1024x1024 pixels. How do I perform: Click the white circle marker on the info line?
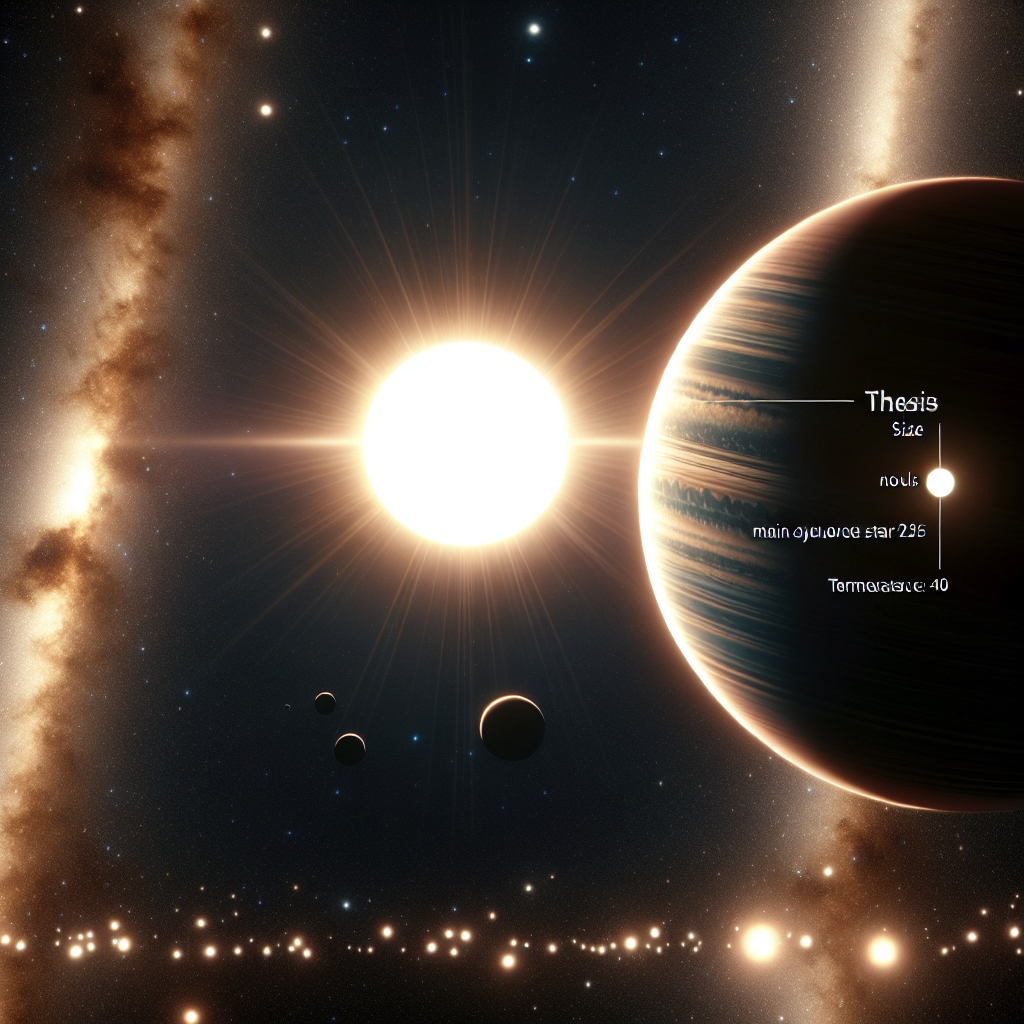[x=940, y=483]
